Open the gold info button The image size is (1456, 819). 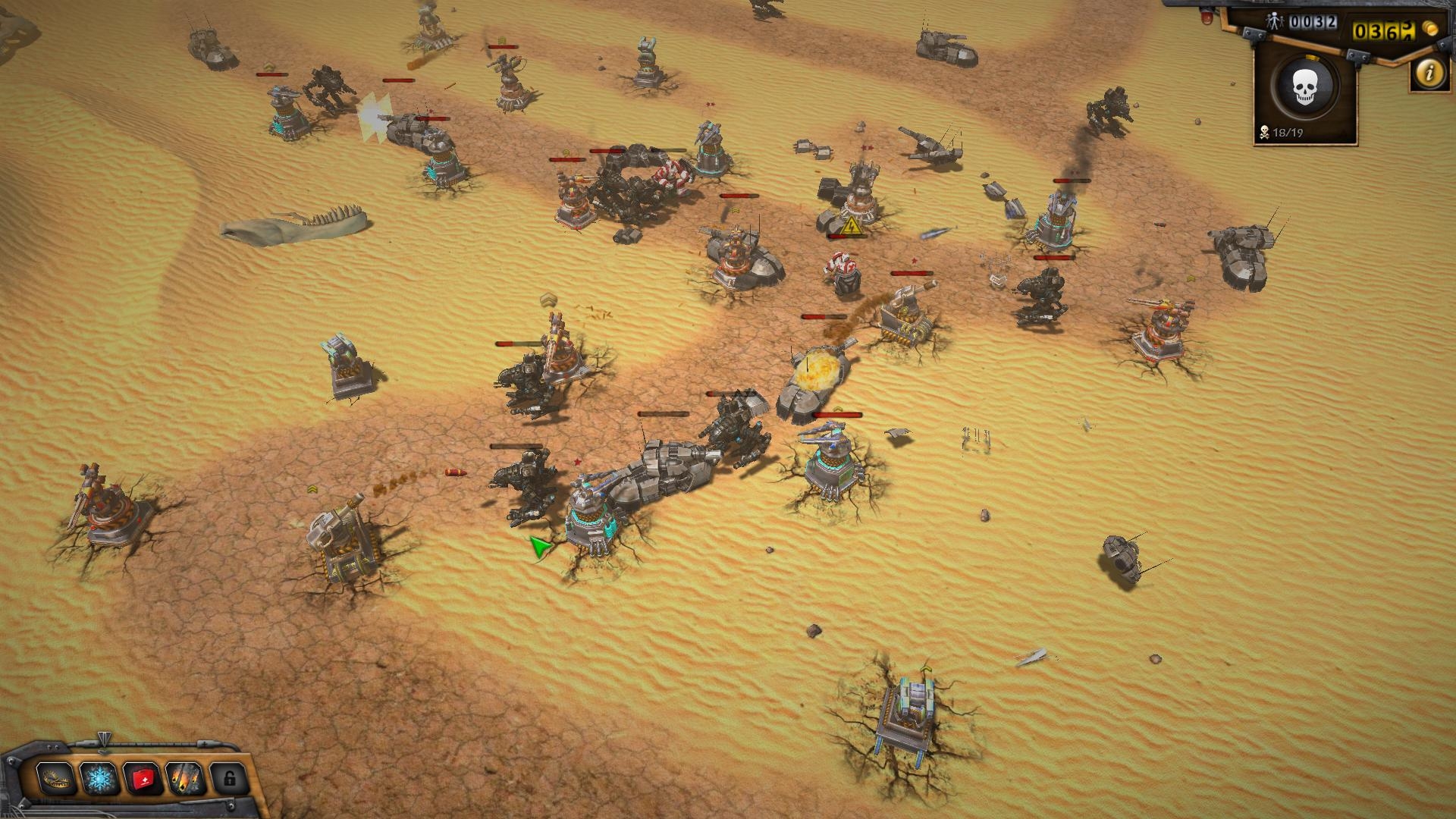point(1429,74)
